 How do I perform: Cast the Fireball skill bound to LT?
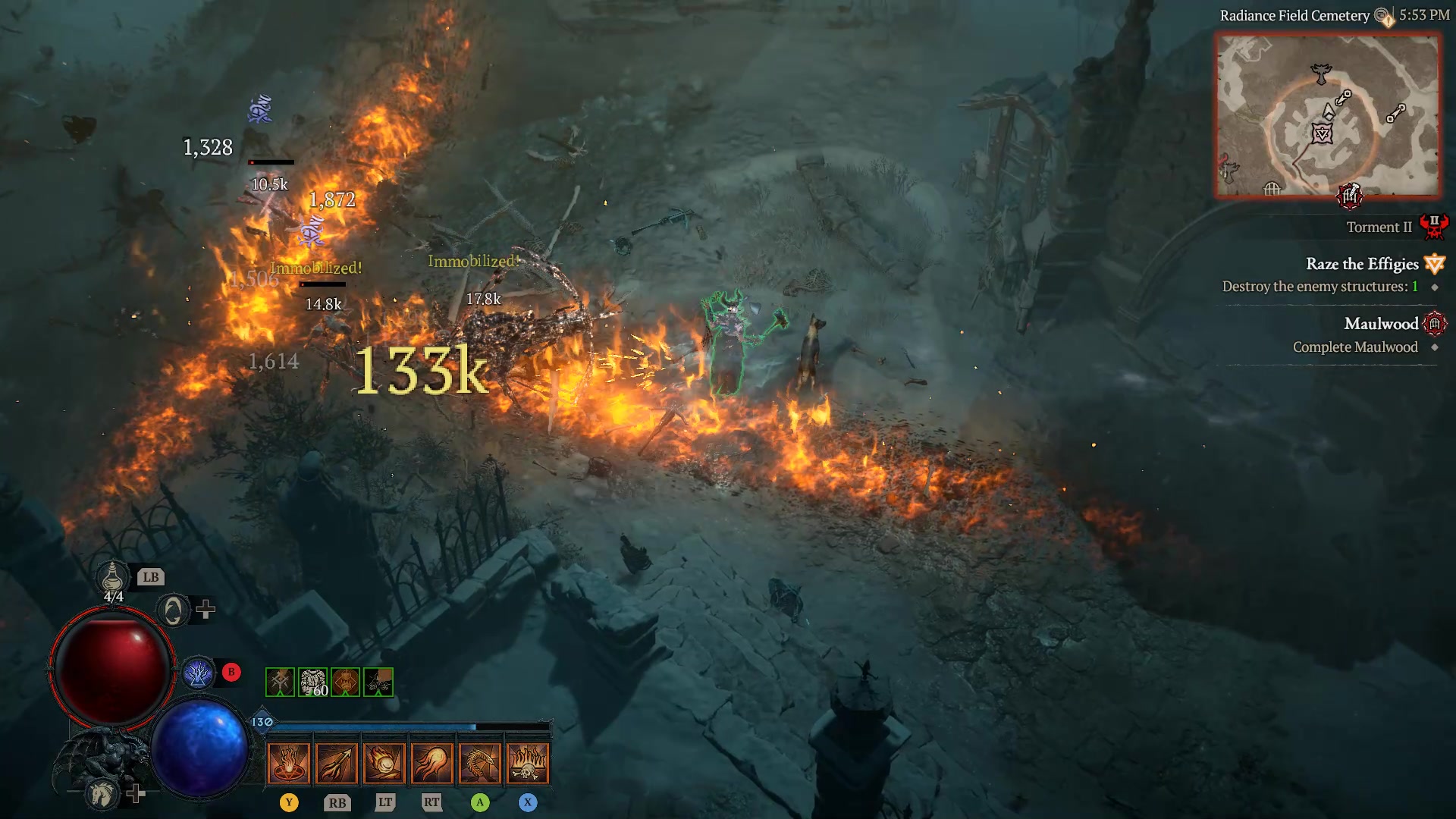pyautogui.click(x=385, y=762)
